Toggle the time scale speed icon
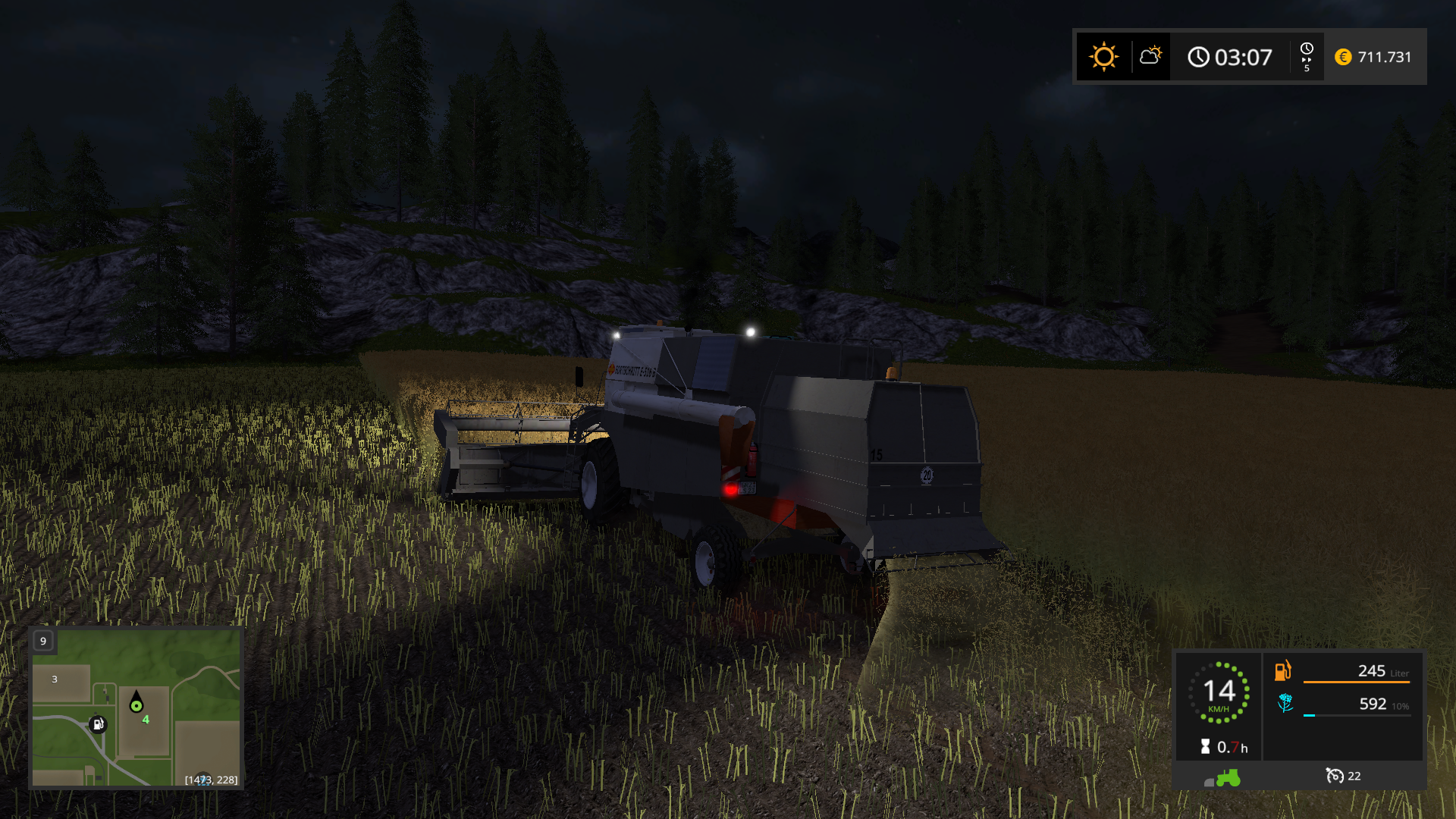The image size is (1456, 819). [1307, 57]
